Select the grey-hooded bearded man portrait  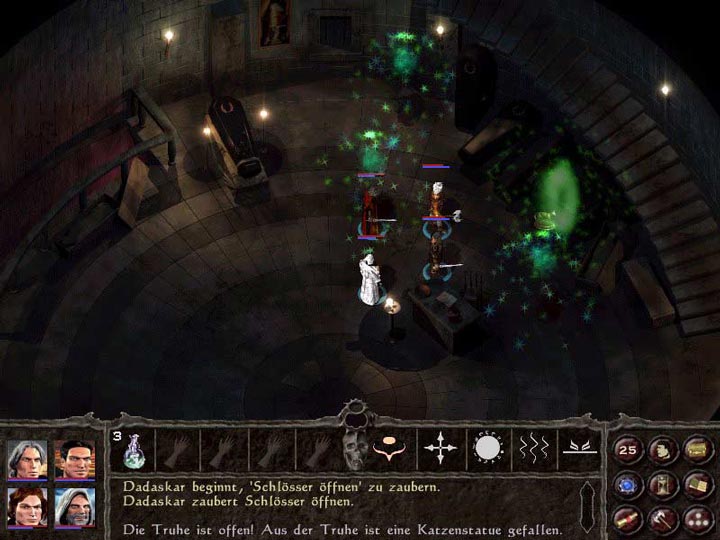tap(74, 507)
